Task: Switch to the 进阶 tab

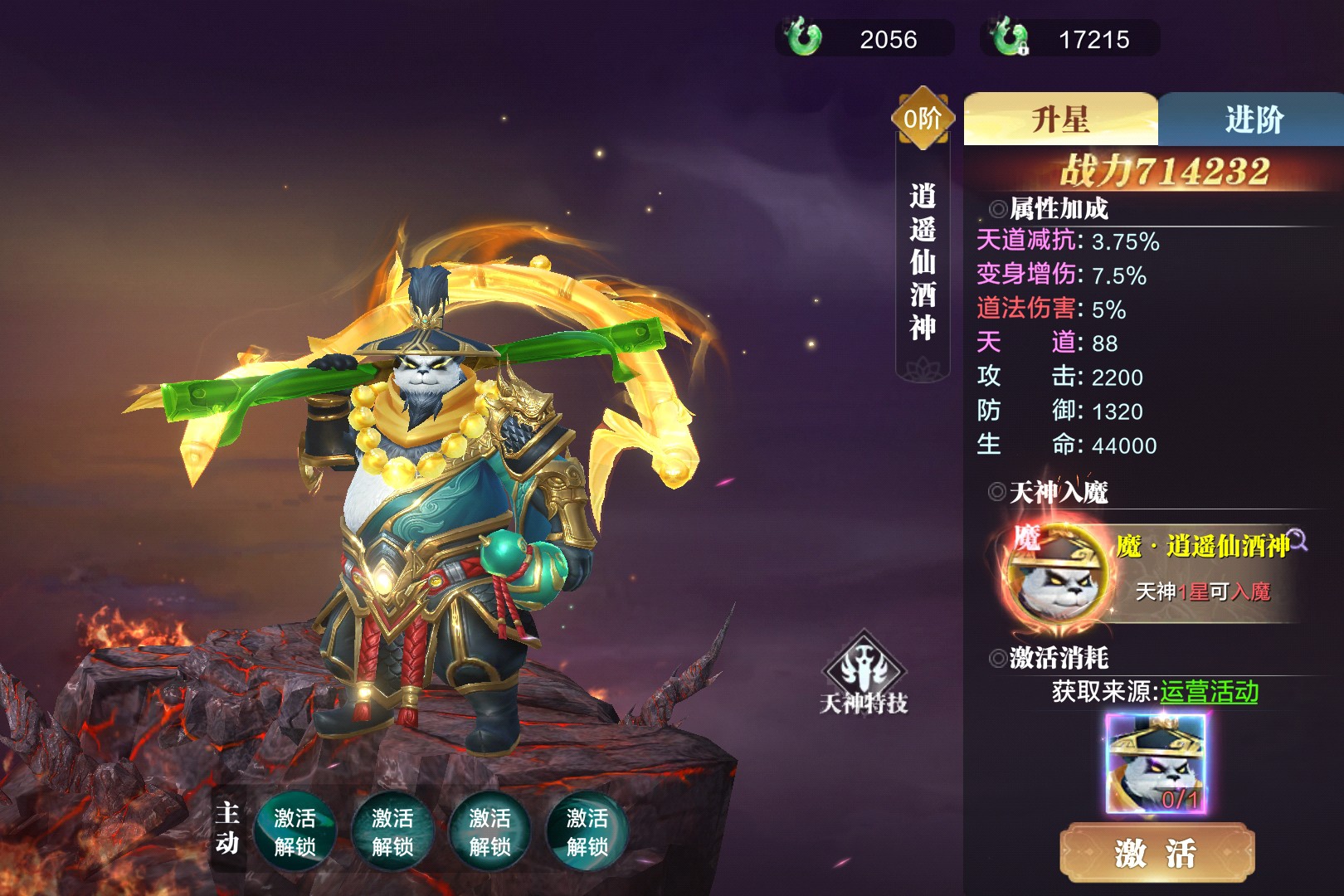Action: pyautogui.click(x=1253, y=119)
